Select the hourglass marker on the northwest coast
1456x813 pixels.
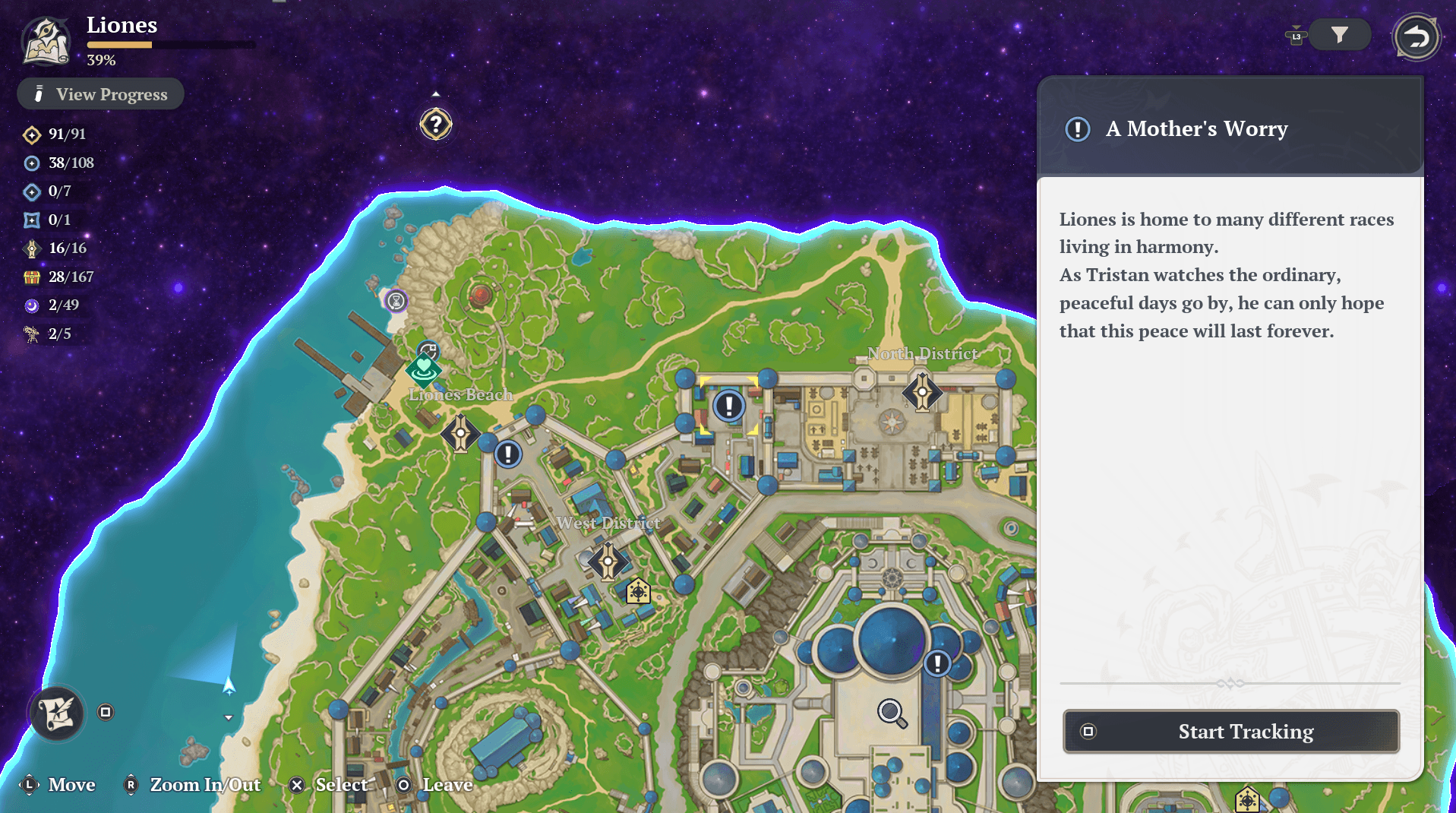pos(396,301)
